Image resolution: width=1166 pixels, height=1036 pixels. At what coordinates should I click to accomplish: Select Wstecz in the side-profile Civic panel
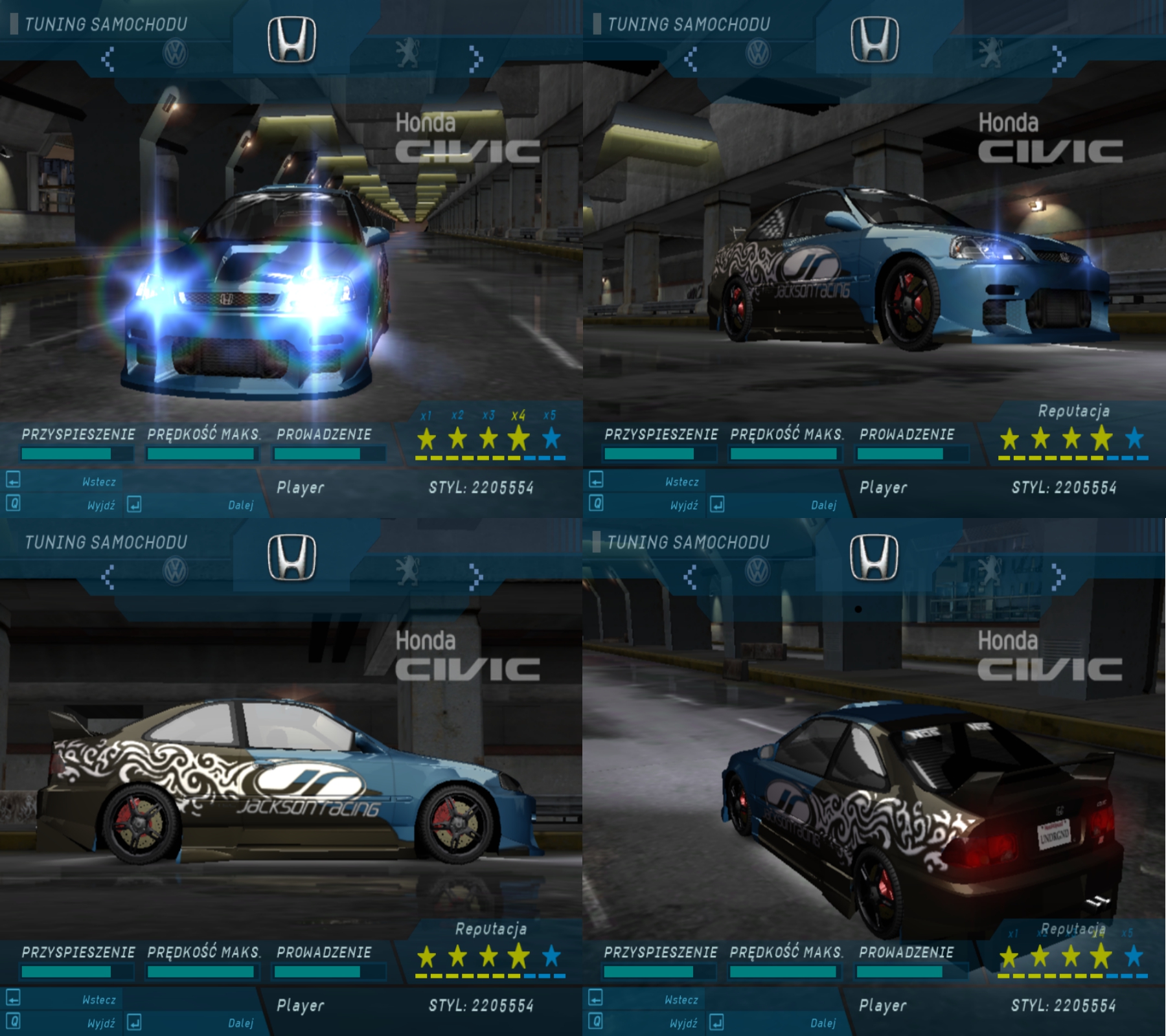pos(98,1000)
